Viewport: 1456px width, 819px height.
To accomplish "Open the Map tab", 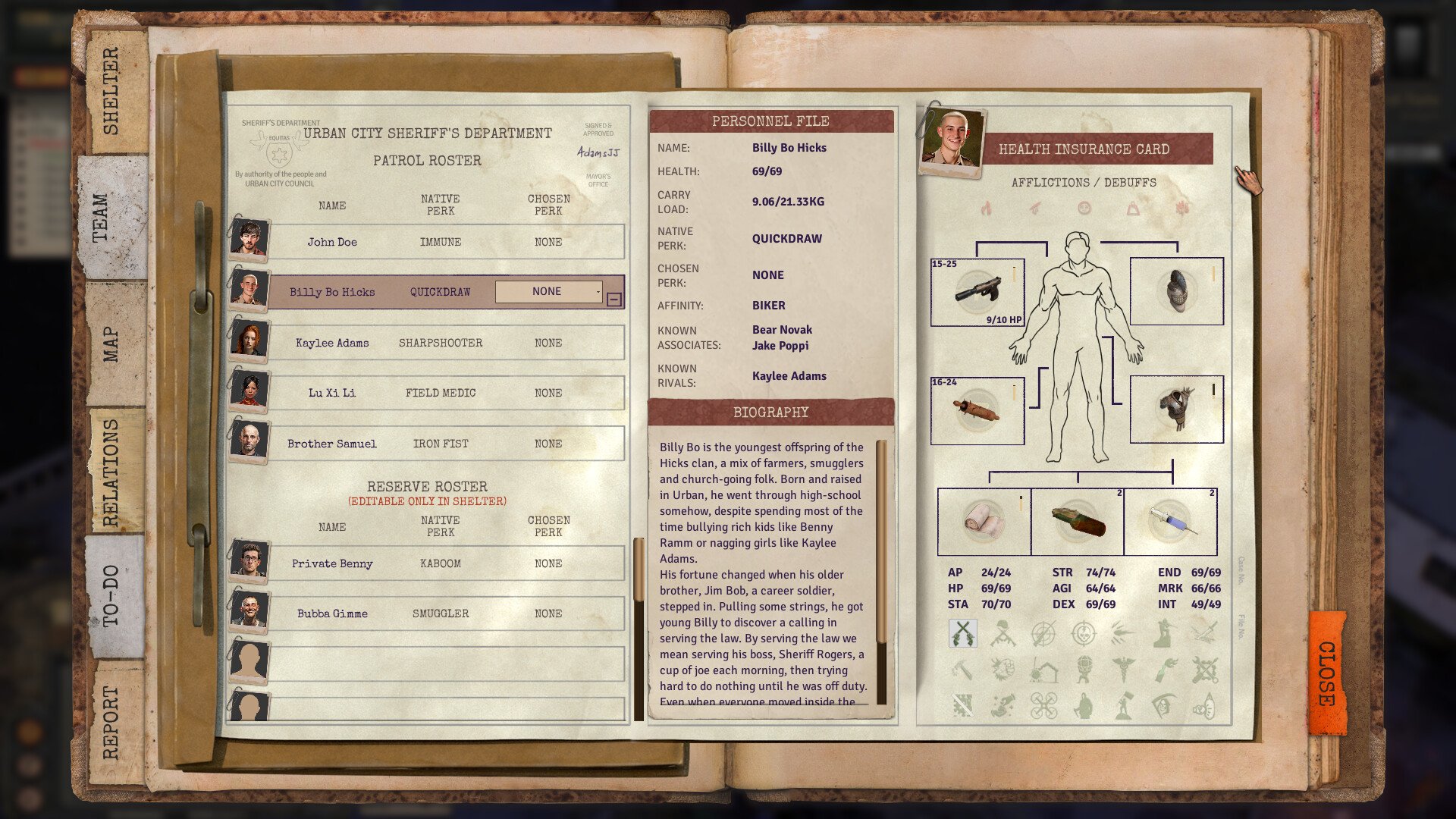I will [x=111, y=344].
